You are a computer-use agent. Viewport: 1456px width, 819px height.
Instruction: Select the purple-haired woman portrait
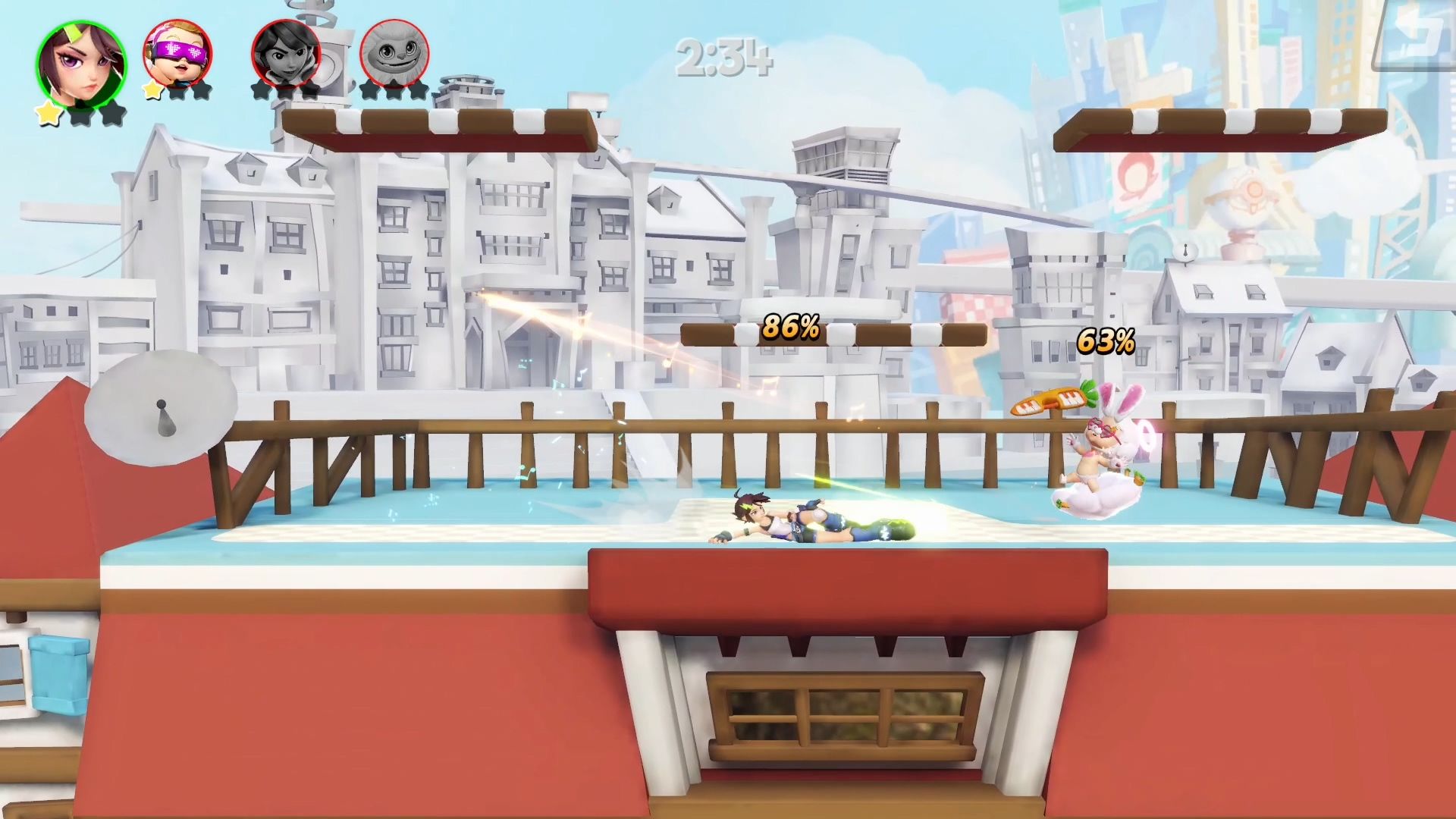pos(81,64)
